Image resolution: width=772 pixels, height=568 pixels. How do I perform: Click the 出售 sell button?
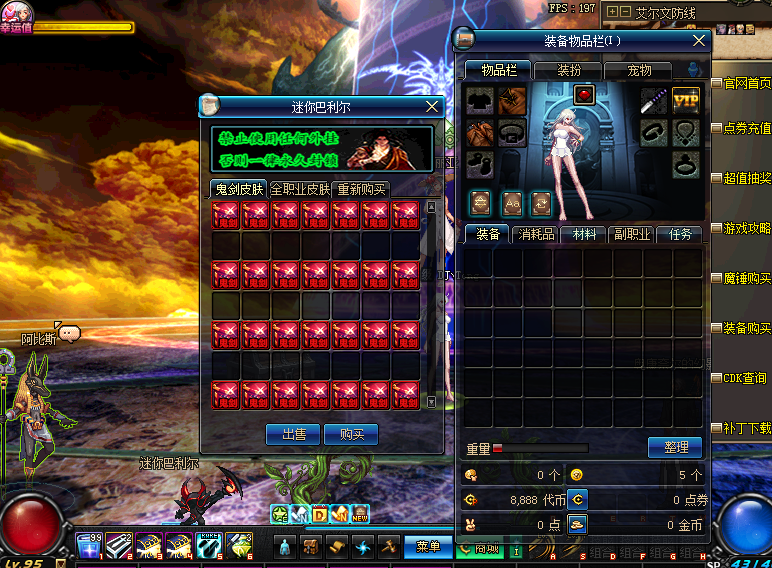pyautogui.click(x=294, y=434)
